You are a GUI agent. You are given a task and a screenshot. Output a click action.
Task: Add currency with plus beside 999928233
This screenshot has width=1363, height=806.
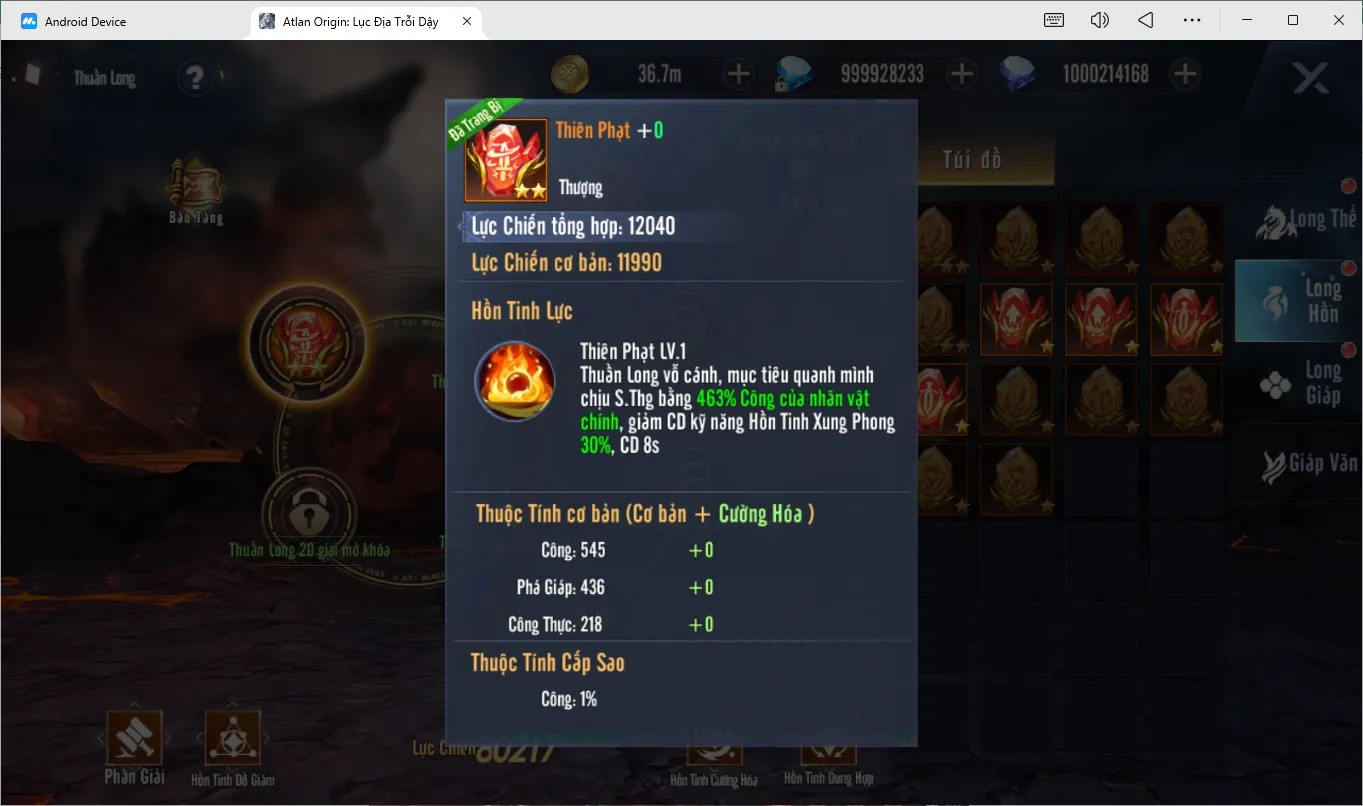tap(961, 73)
